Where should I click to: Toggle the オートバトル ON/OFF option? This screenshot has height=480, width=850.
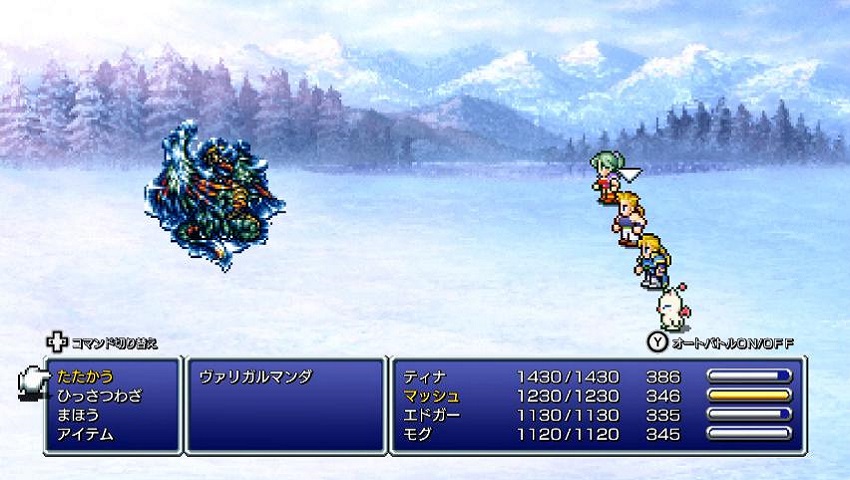click(720, 343)
